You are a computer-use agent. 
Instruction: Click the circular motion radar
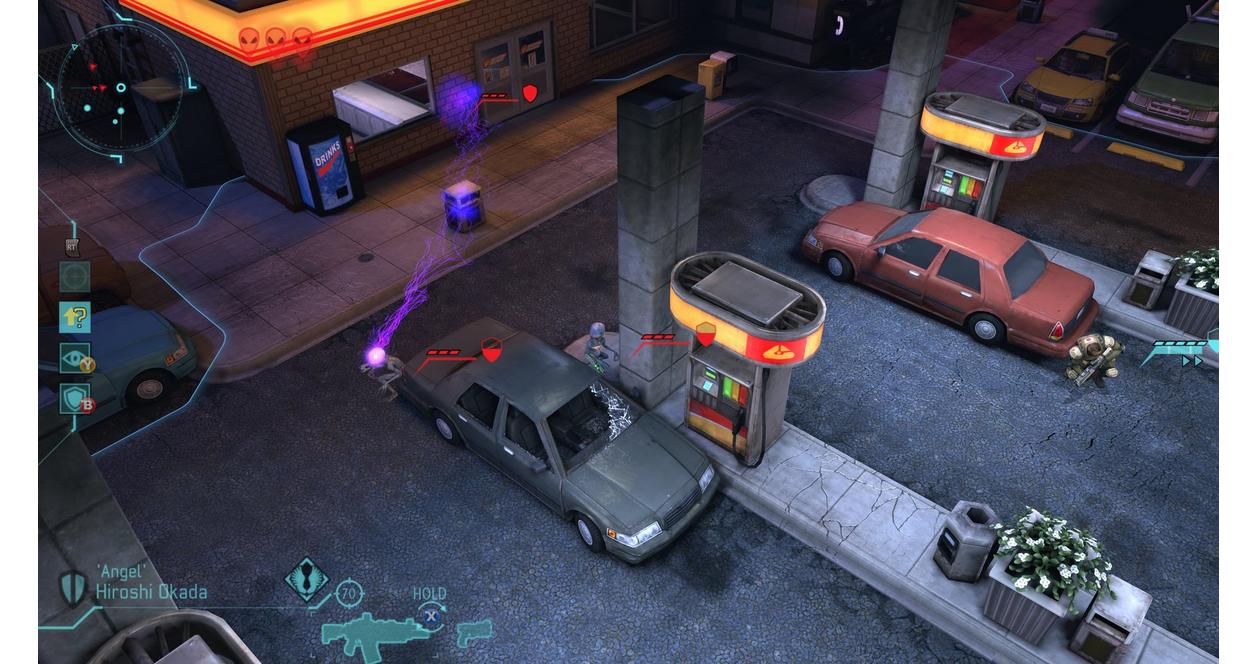(x=121, y=87)
